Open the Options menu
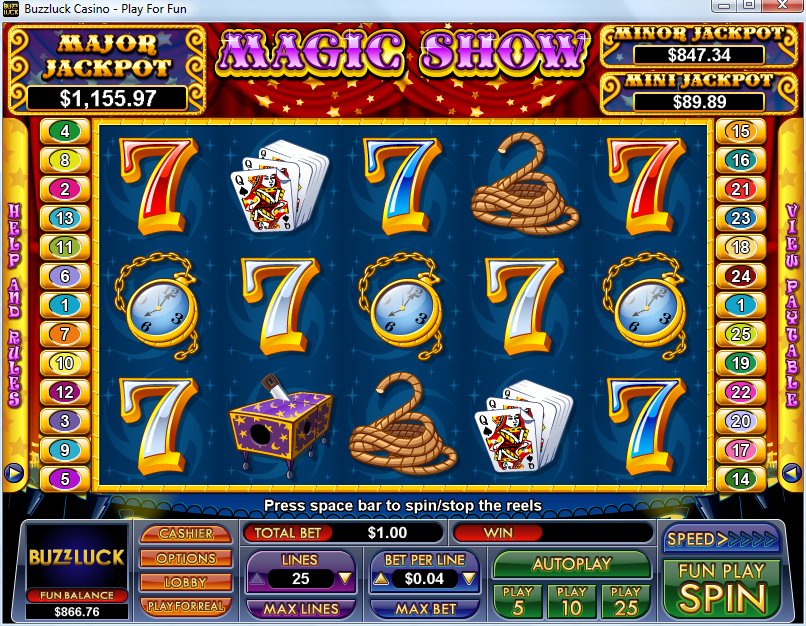 (186, 558)
